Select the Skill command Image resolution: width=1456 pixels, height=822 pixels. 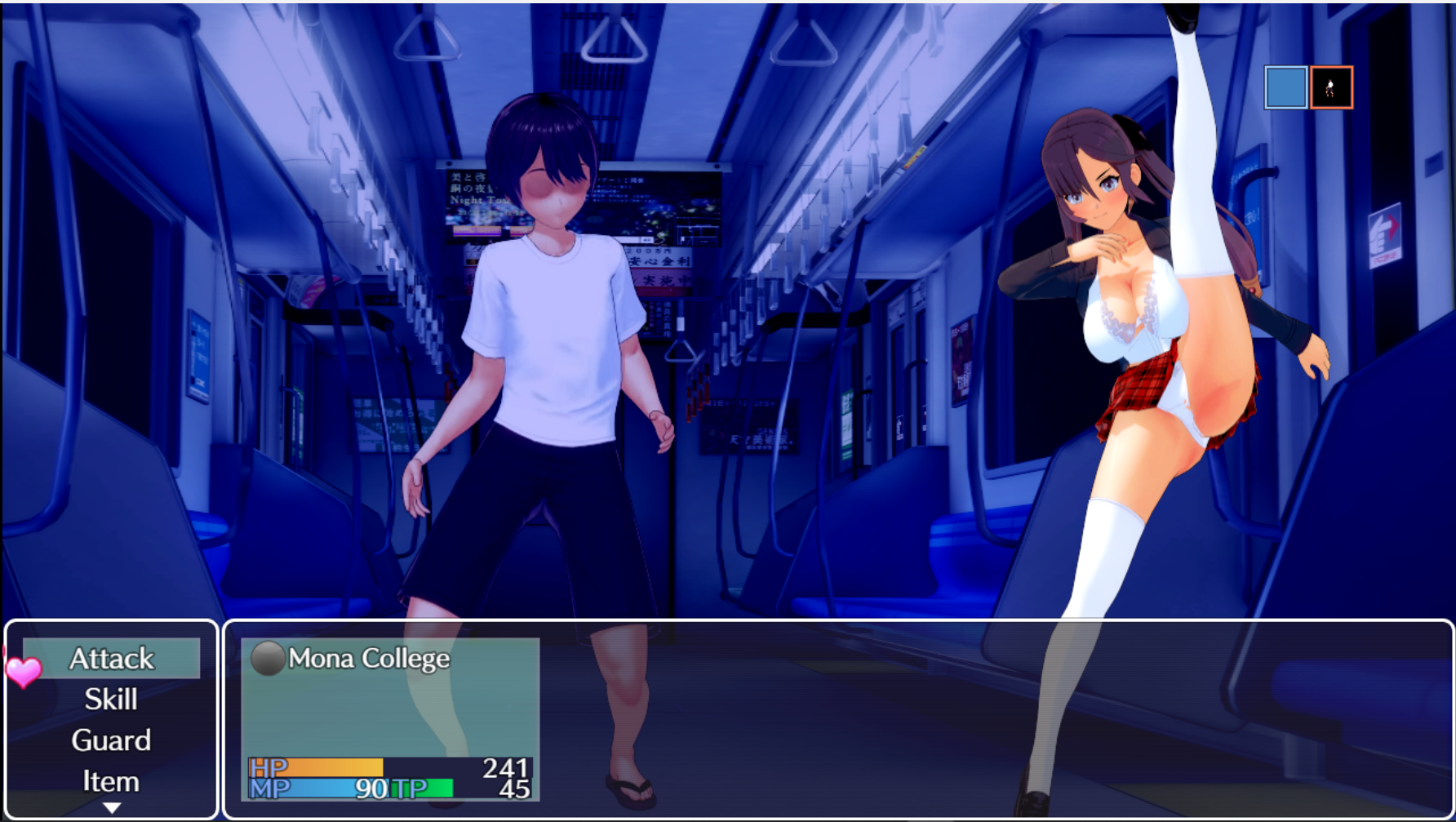point(112,700)
